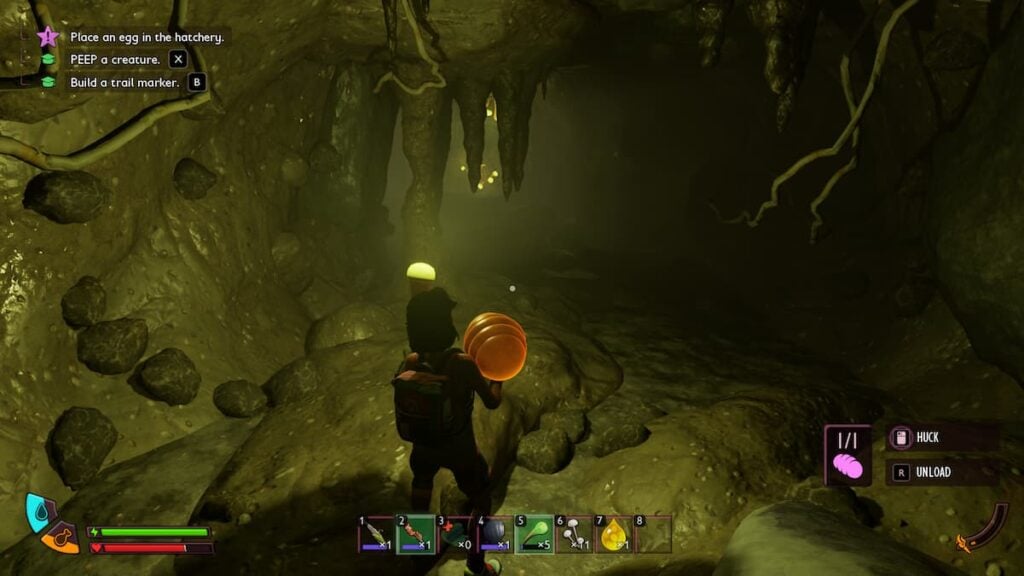The width and height of the screenshot is (1024, 576).
Task: Select the 'PEEP a creature' objective
Action: 115,60
